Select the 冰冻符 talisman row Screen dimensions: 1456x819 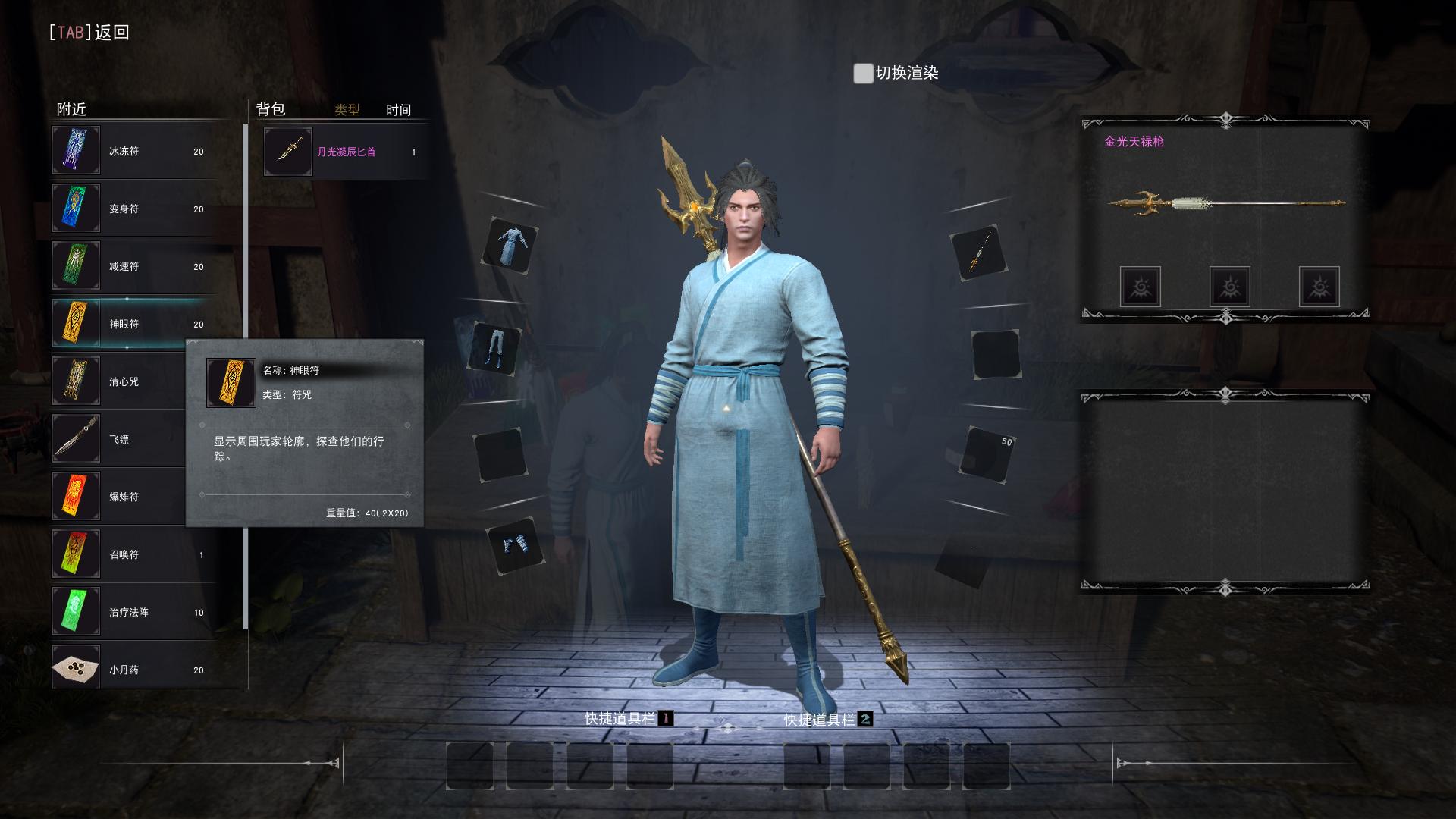(x=133, y=151)
